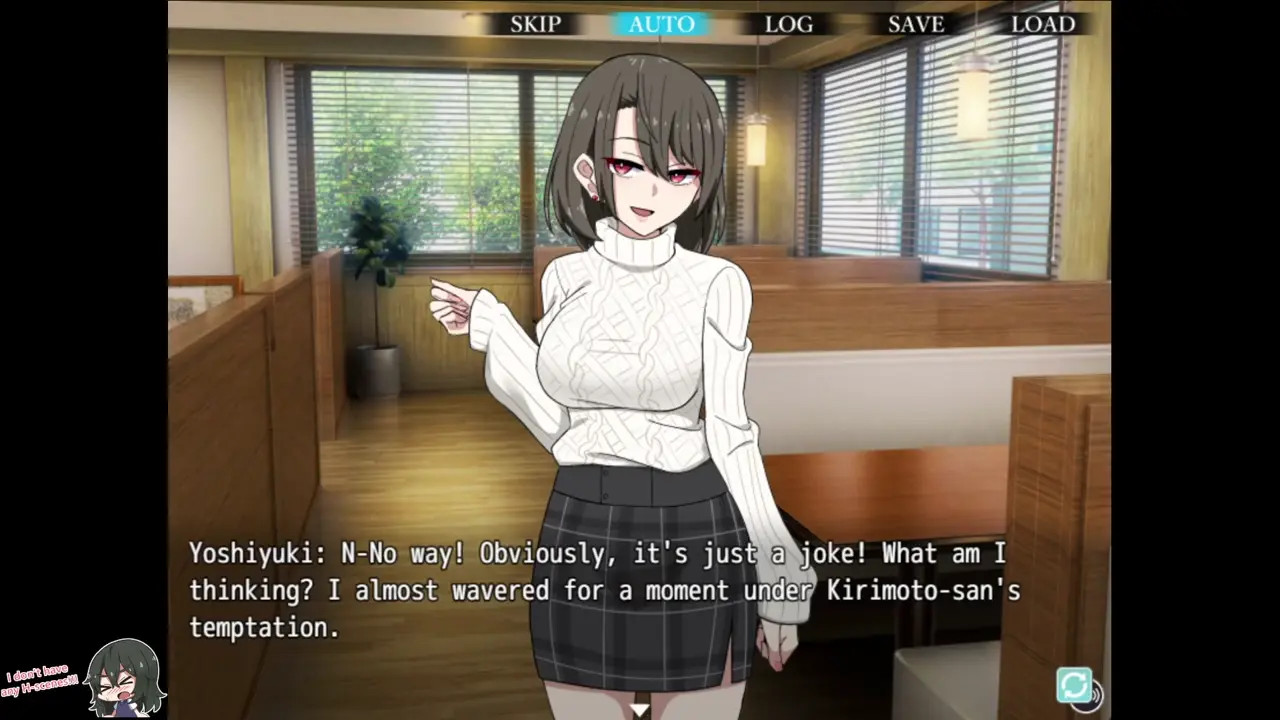
Task: Toggle AUTO text advance
Action: coord(661,24)
